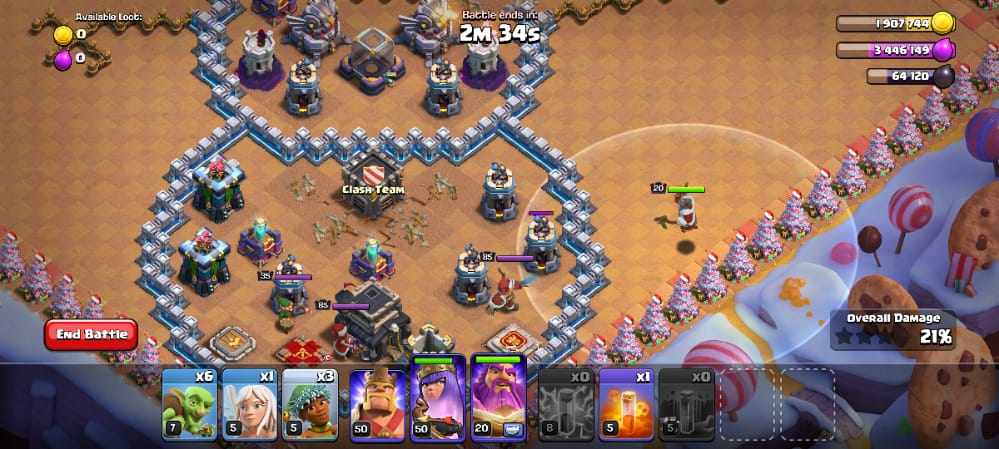Activate the Barbarian King hero card

[378, 403]
